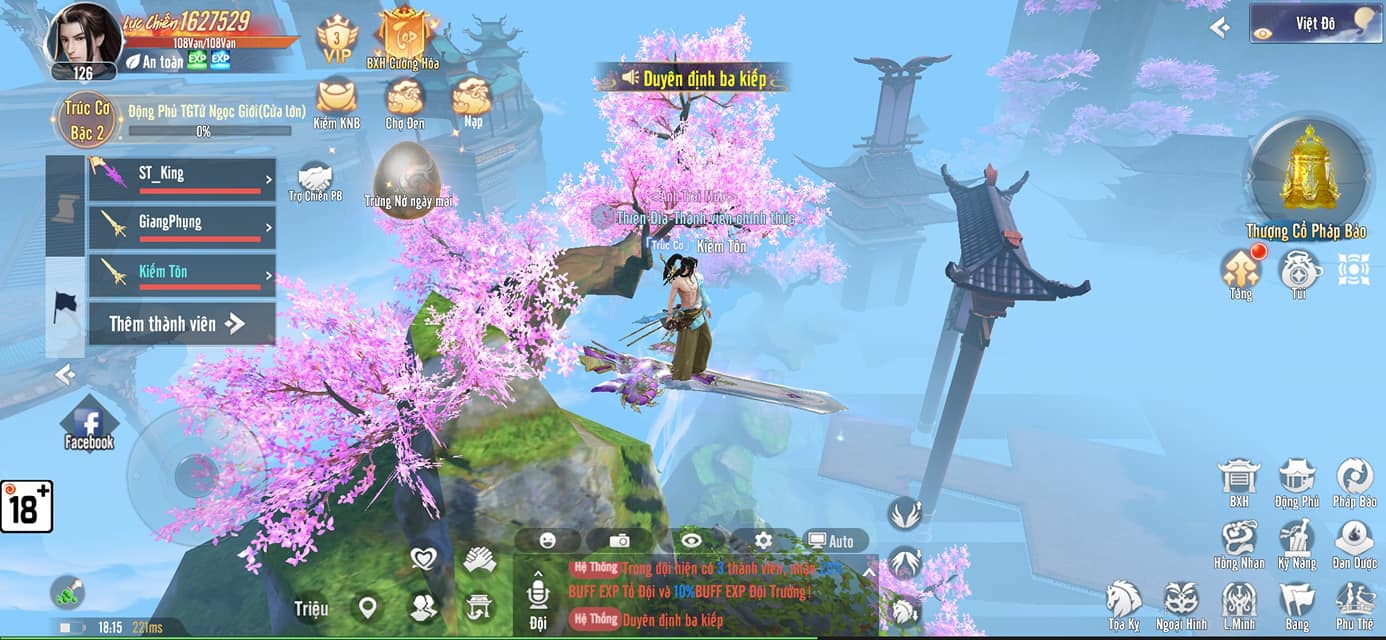Select party member ST_King
The image size is (1386, 640).
(182, 180)
